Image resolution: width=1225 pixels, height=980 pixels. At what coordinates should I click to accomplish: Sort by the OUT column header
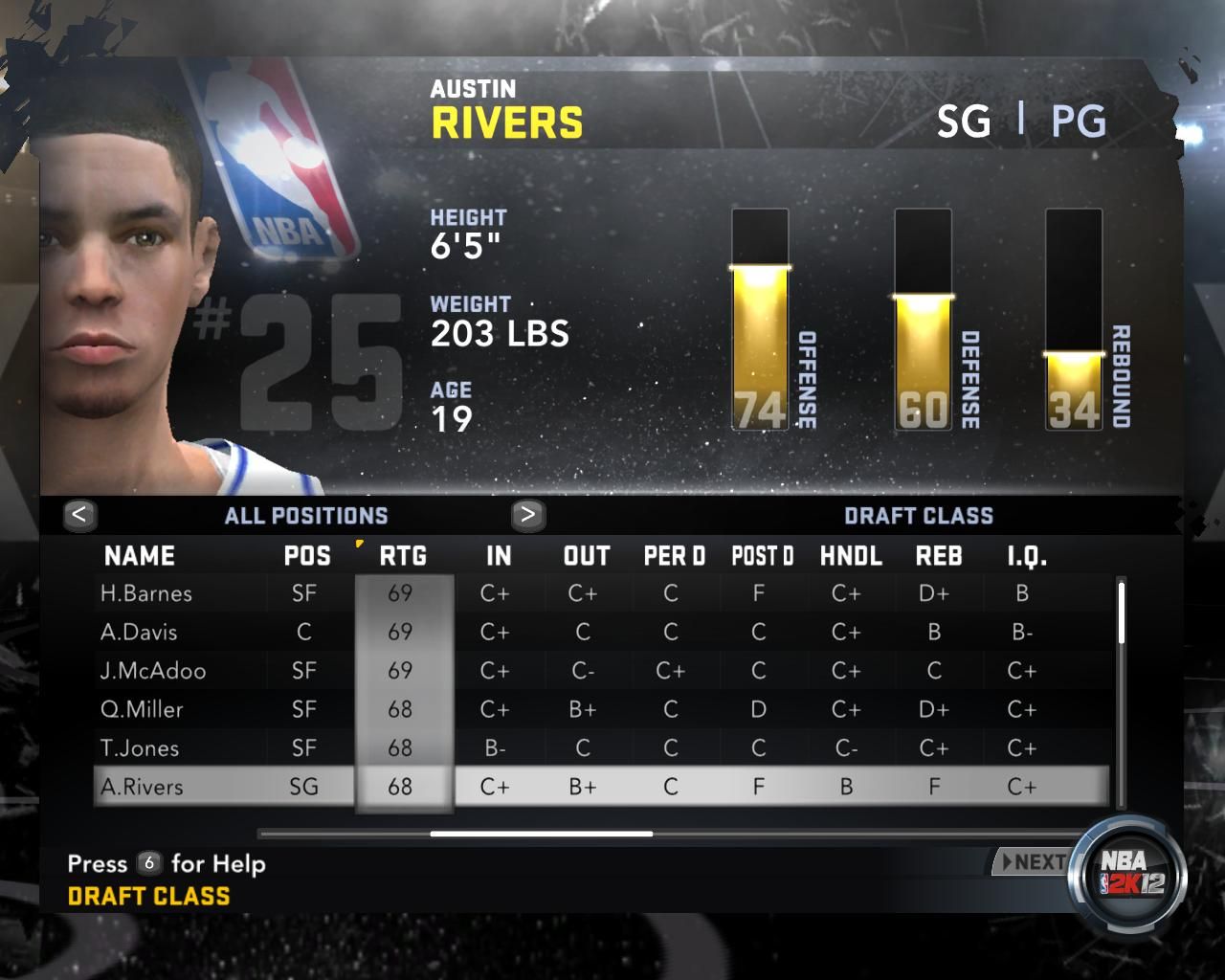587,556
